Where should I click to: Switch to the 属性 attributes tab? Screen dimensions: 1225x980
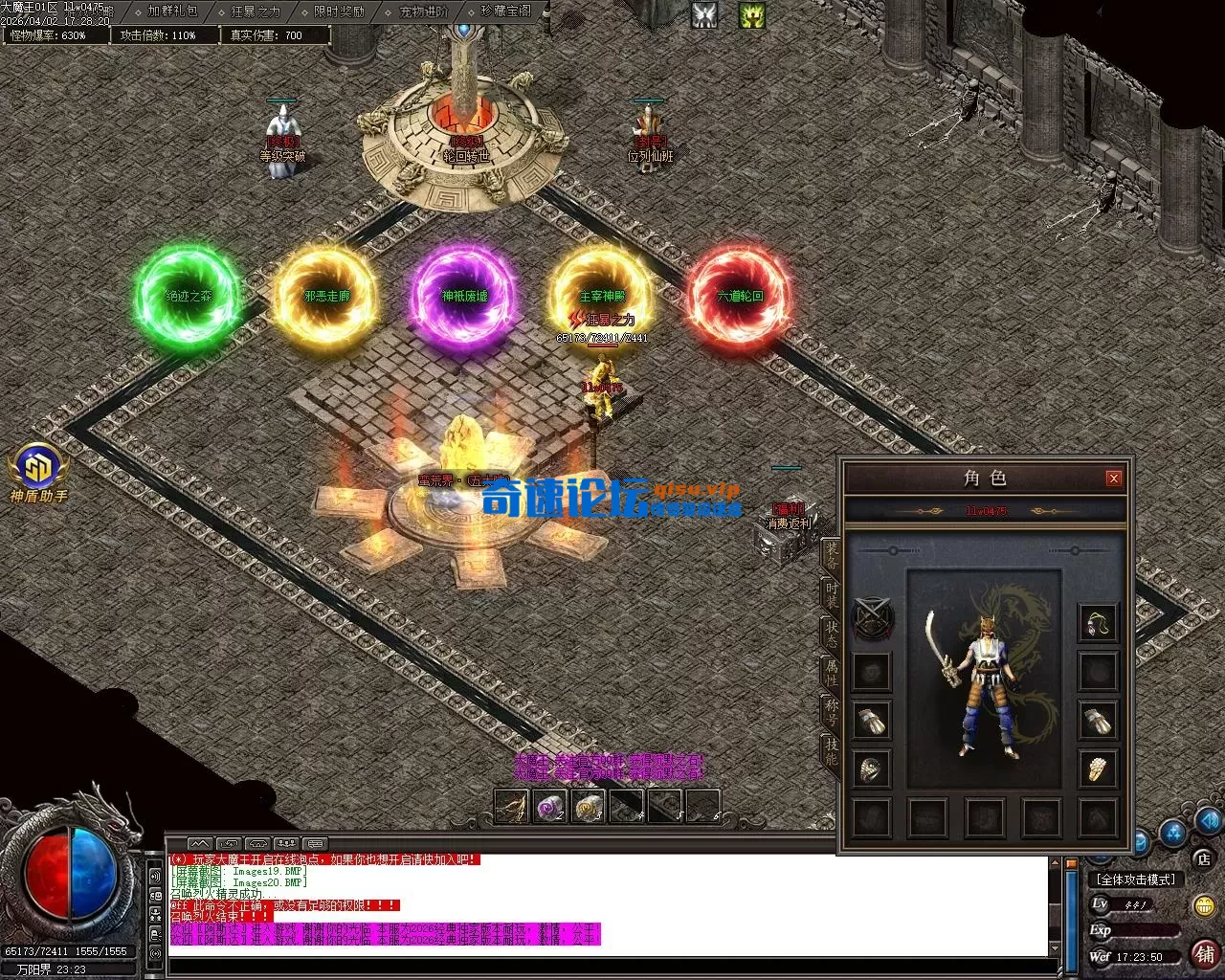(831, 671)
